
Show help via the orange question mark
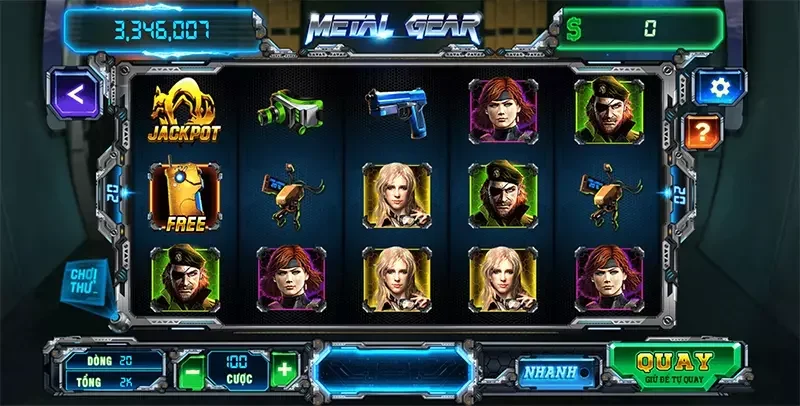tap(703, 130)
